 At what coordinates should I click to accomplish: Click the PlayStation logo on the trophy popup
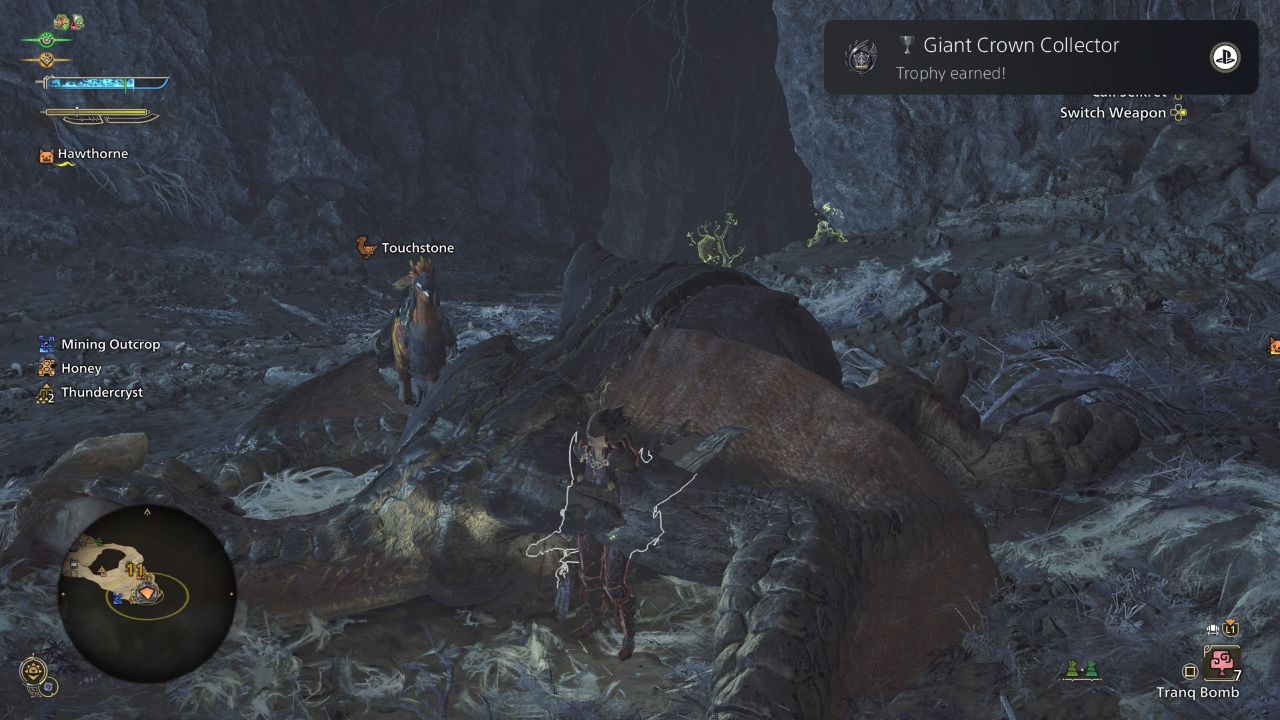coord(1224,57)
